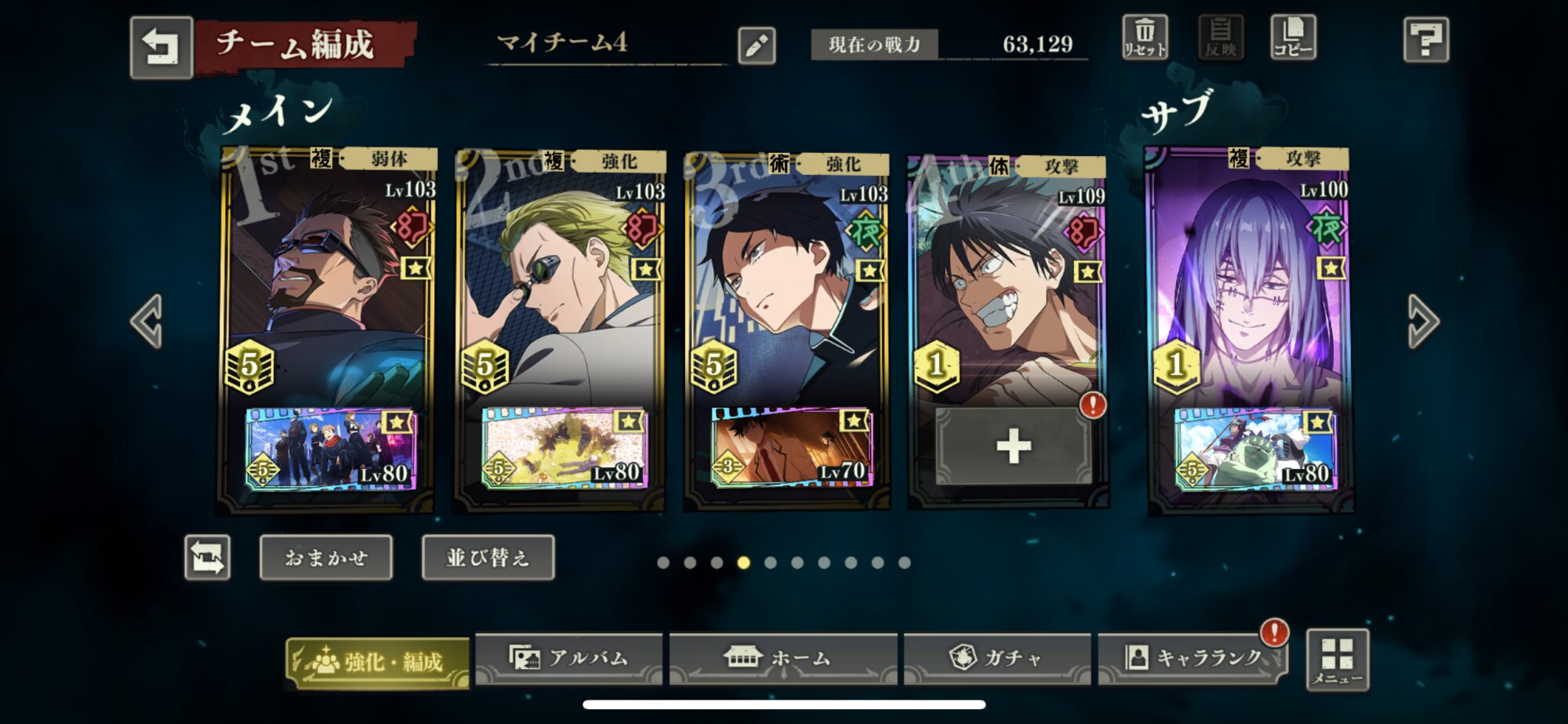Copy the team with the コピー button

[x=1293, y=38]
